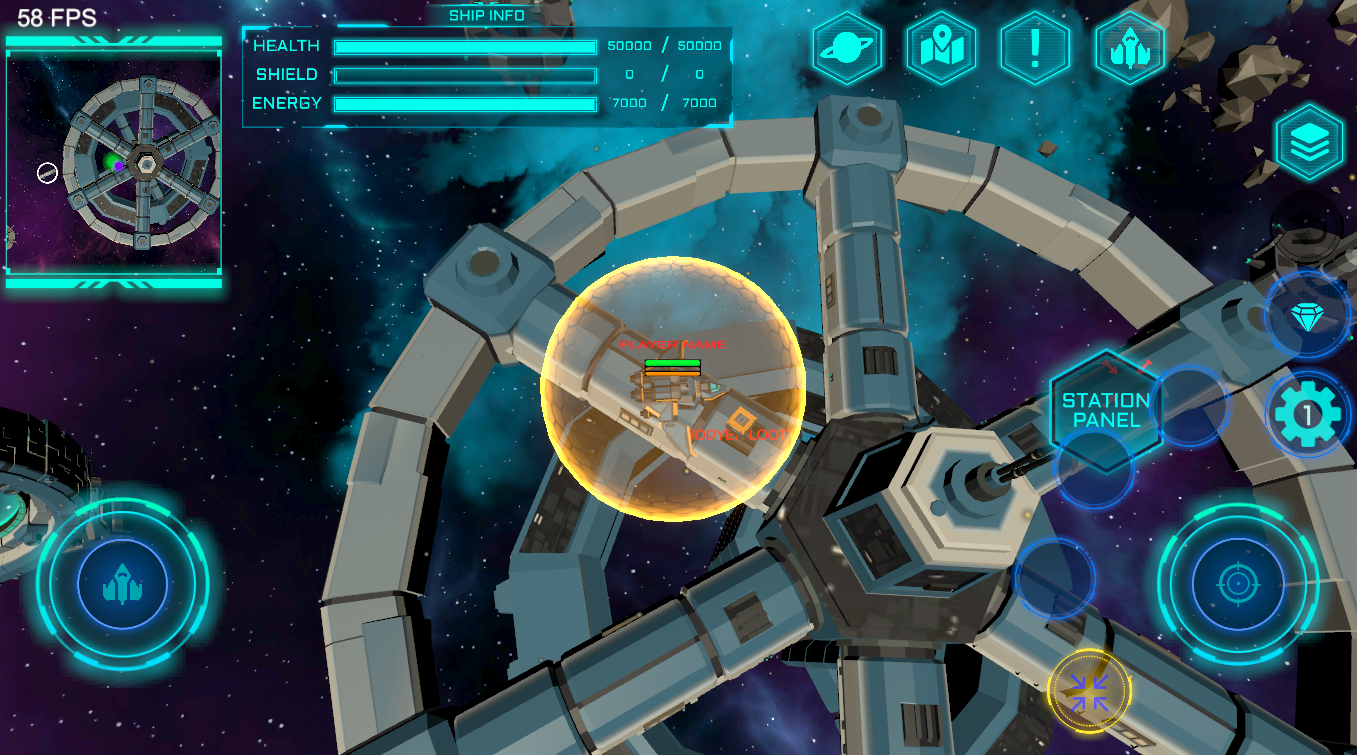
Task: Show the exclamation mark alerts
Action: [x=1035, y=48]
